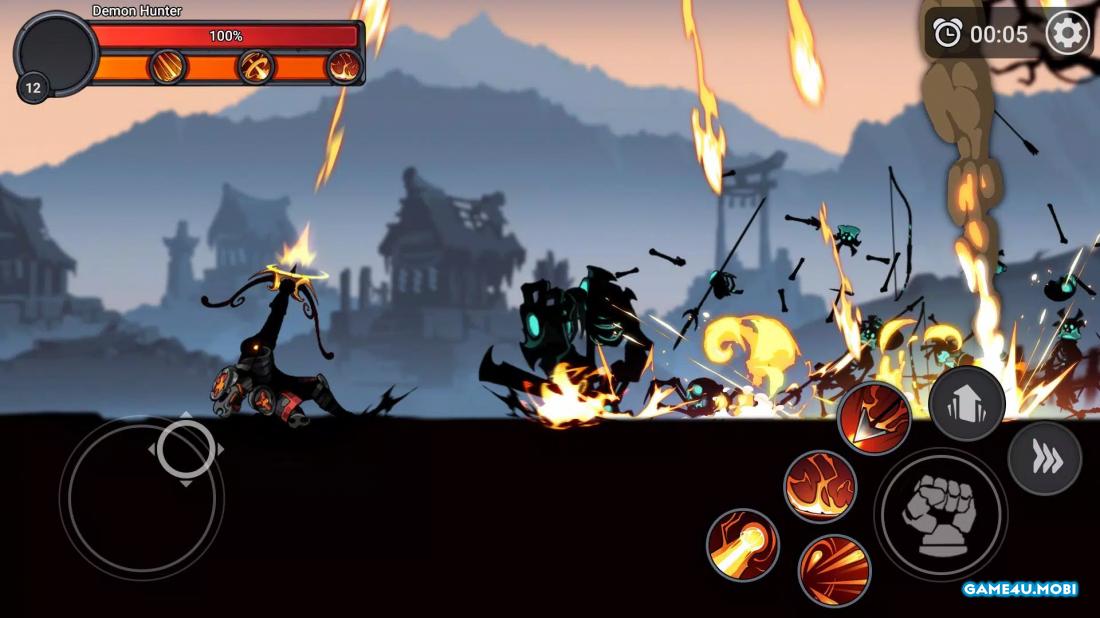The width and height of the screenshot is (1100, 618).
Task: Use the triple-chevron dash button
Action: pyautogui.click(x=1044, y=459)
